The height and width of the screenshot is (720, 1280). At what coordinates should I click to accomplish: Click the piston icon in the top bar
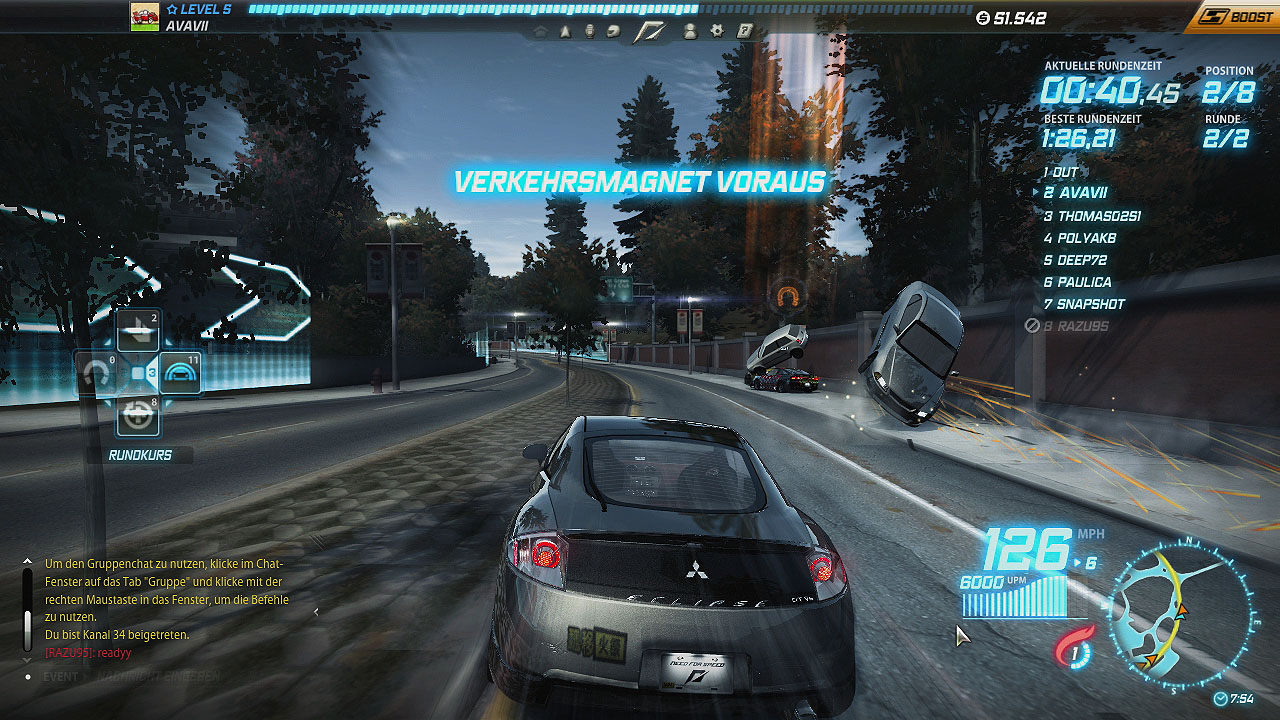590,31
